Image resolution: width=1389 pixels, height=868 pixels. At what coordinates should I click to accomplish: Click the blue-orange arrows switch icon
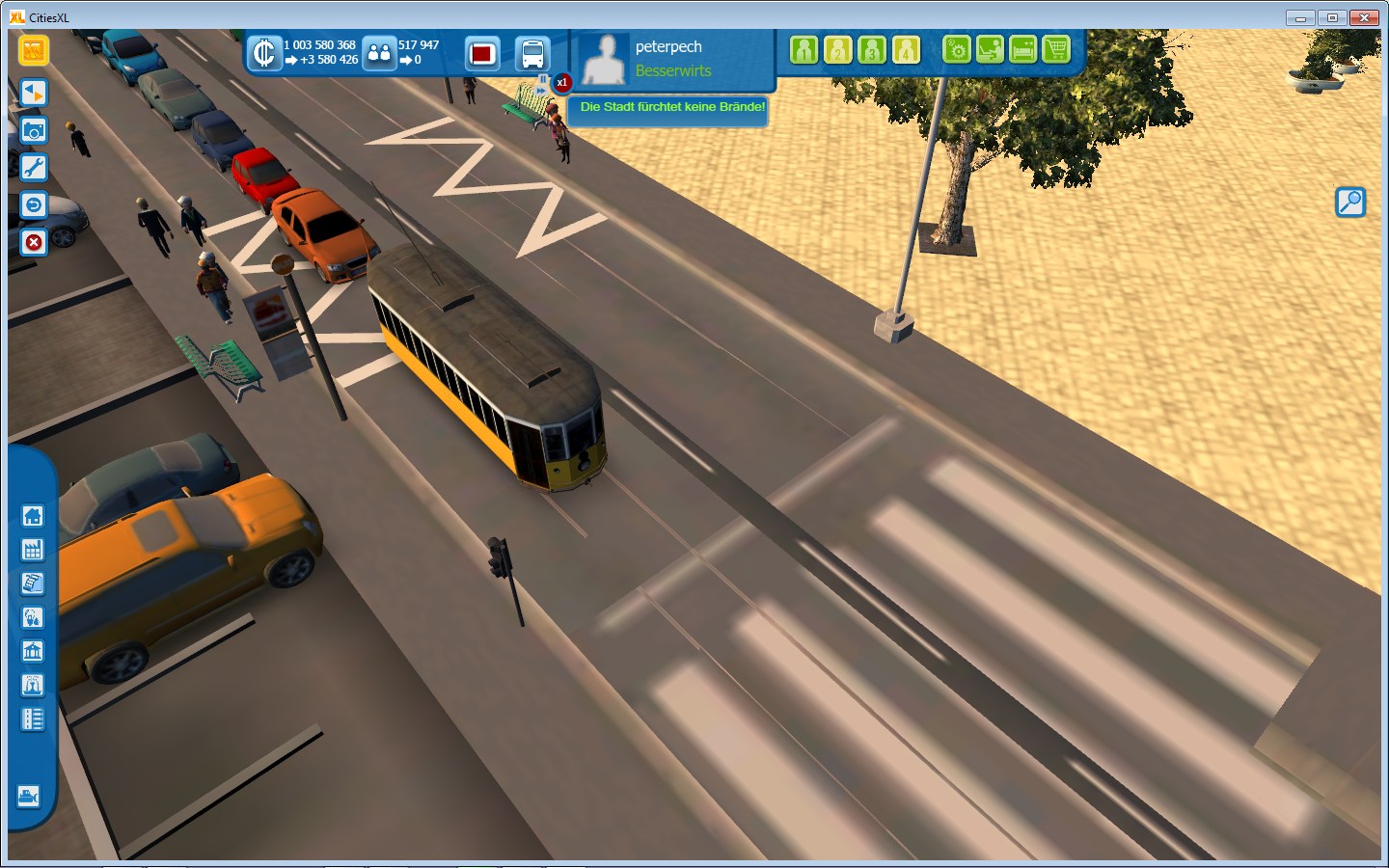coord(34,93)
